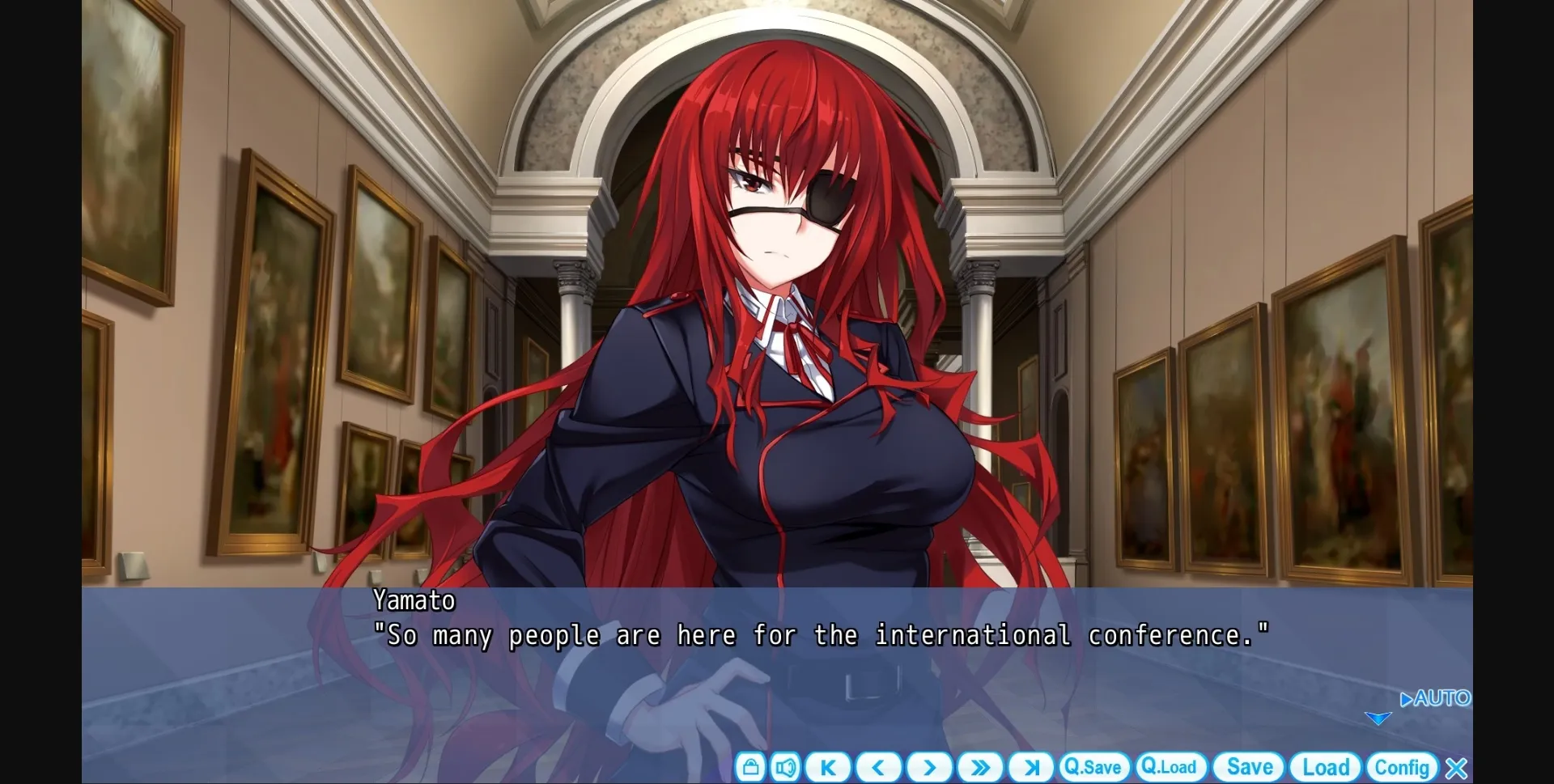Click the previous-line arrow icon
This screenshot has width=1554, height=784.
click(878, 767)
